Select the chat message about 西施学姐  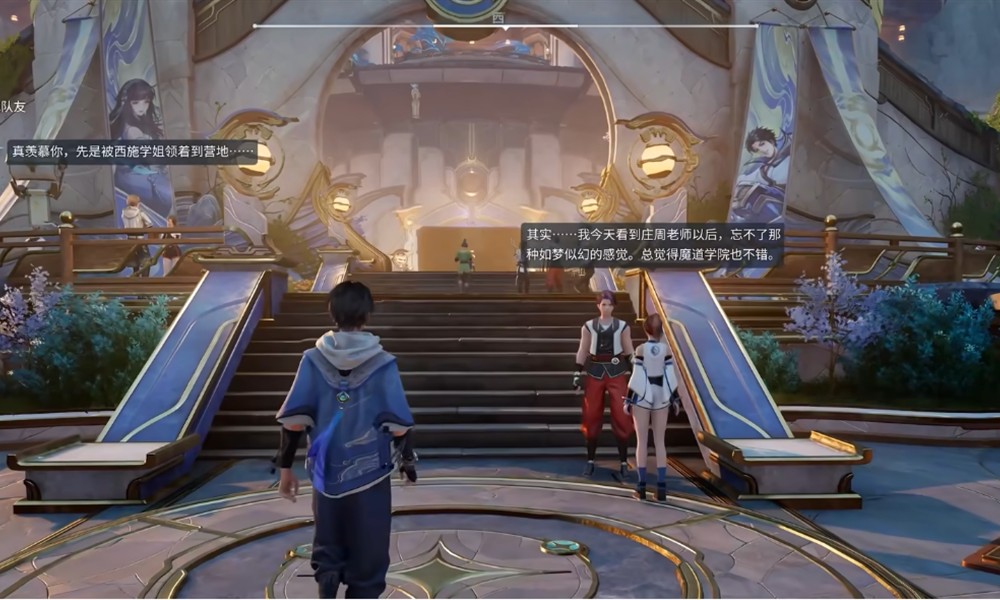pos(131,152)
